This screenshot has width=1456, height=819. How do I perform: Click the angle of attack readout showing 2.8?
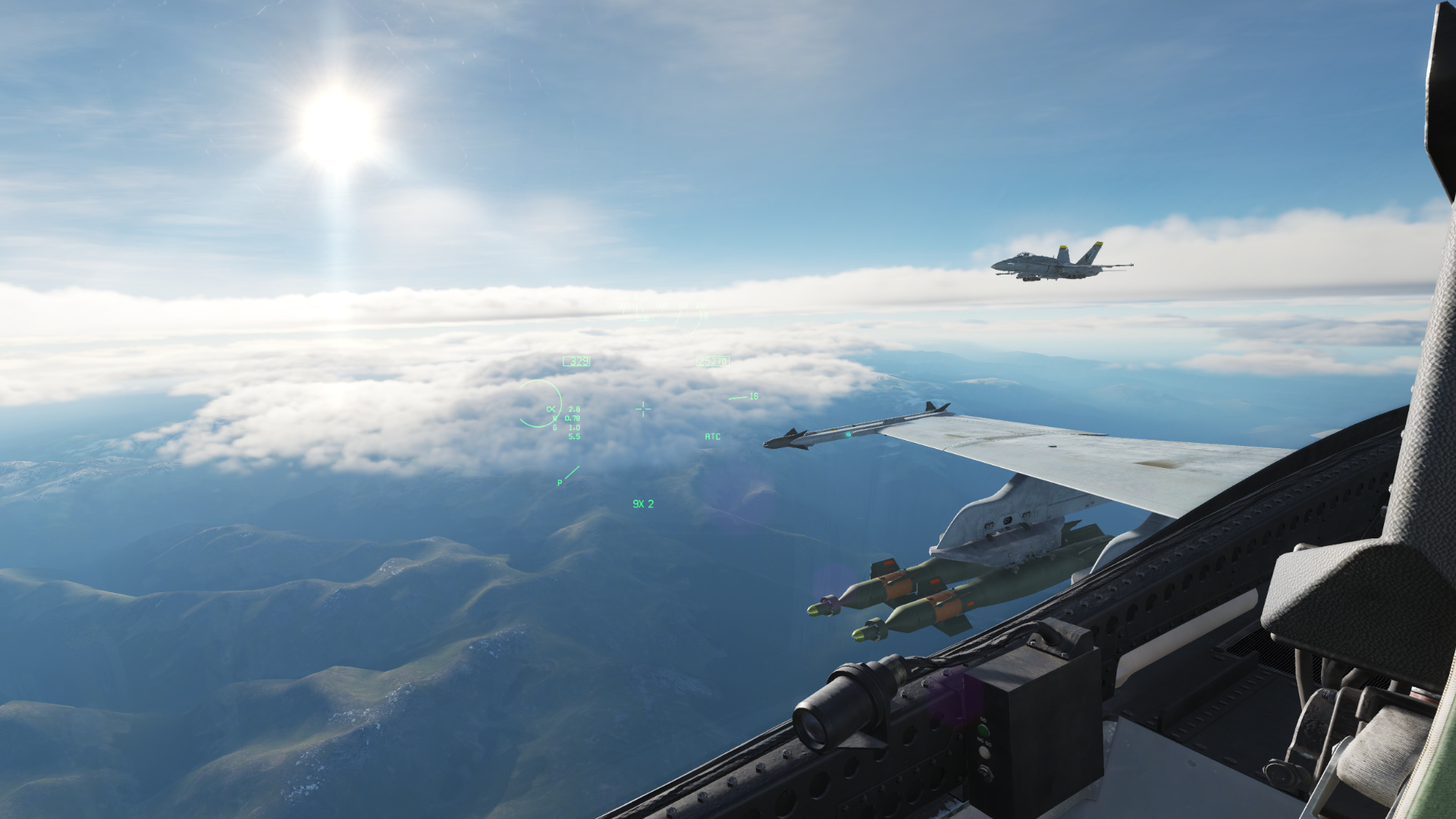573,409
